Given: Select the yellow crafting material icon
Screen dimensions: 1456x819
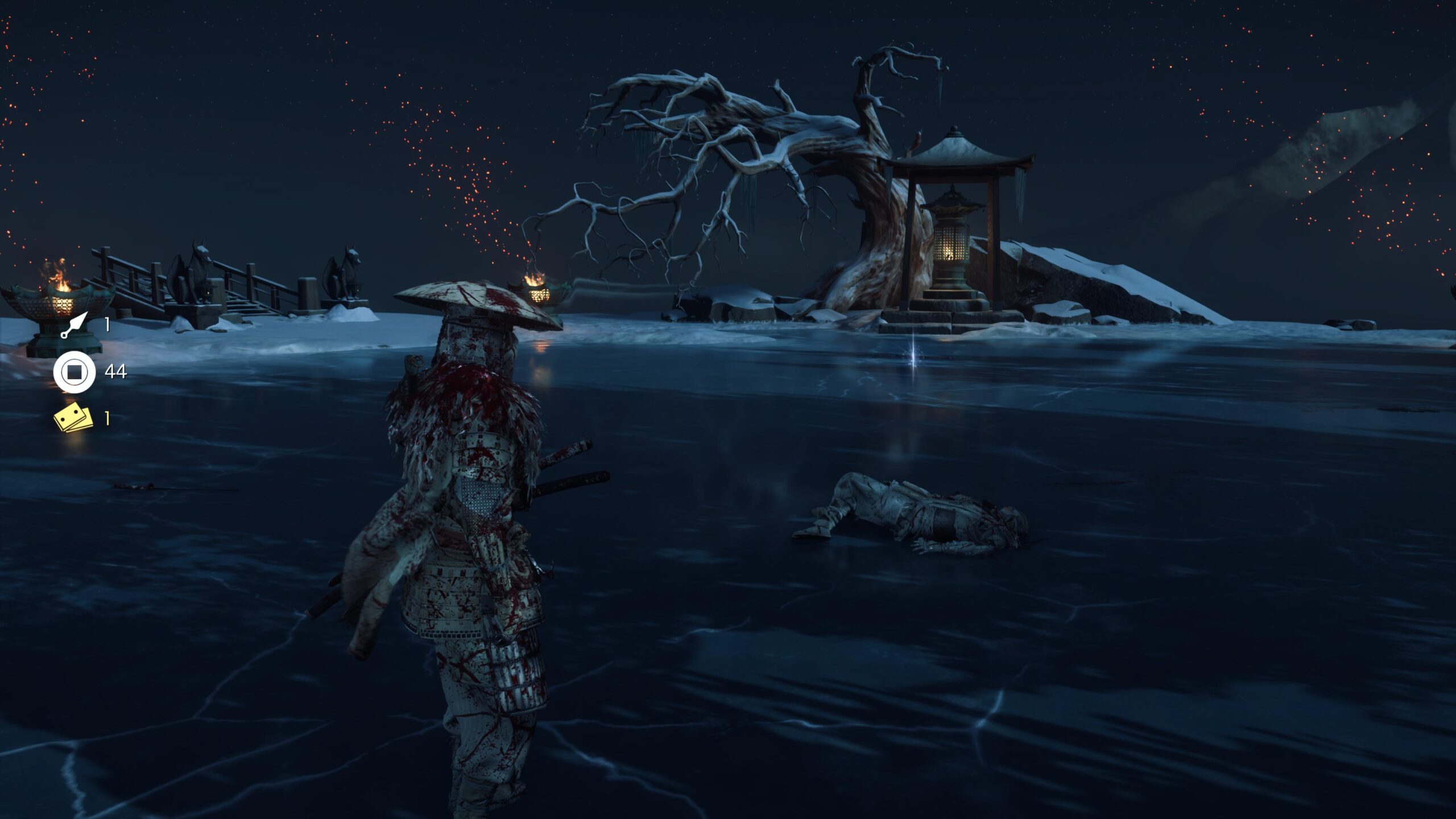Looking at the screenshot, I should (x=73, y=418).
